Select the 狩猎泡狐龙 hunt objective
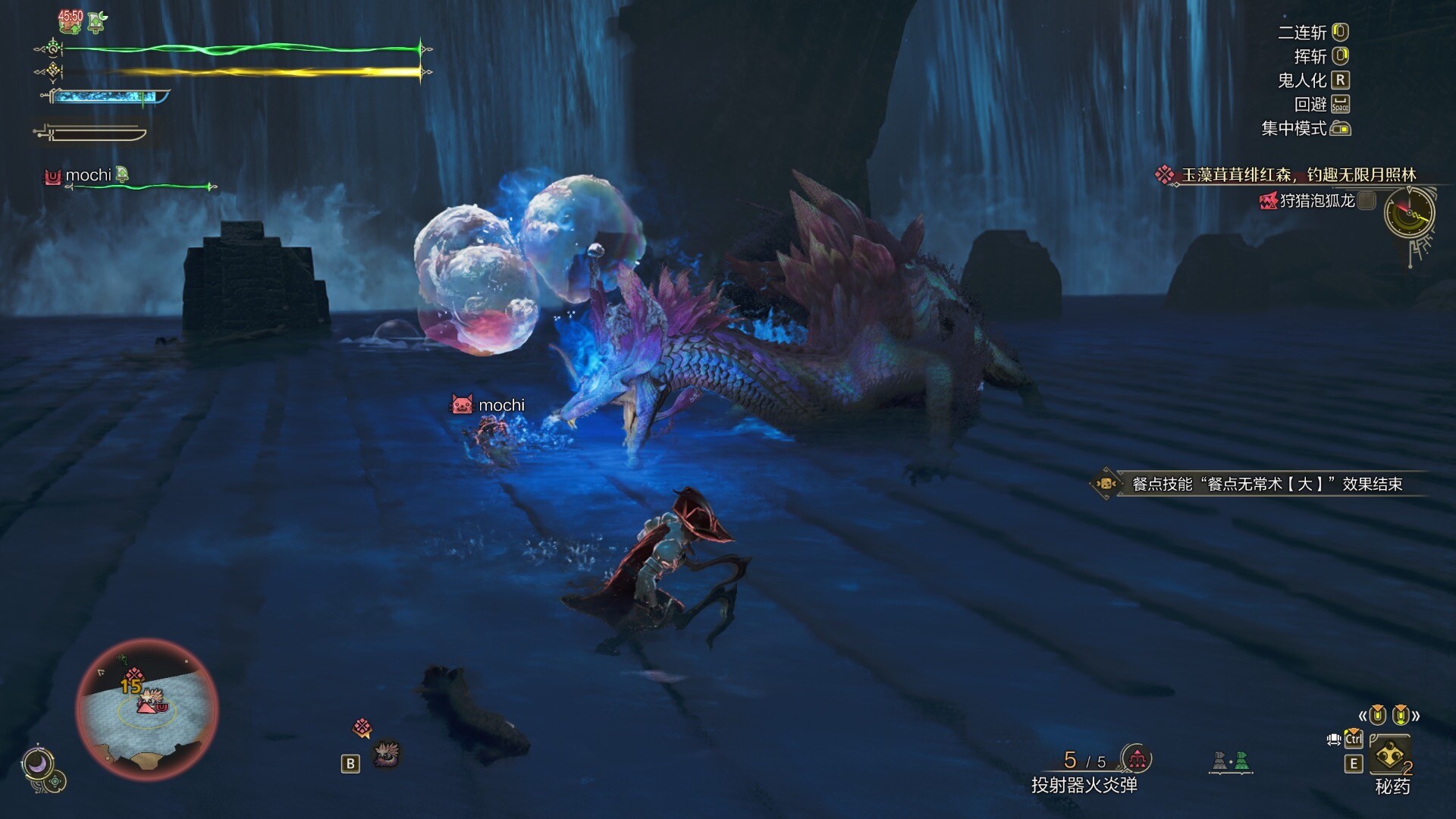Image resolution: width=1456 pixels, height=819 pixels. pos(1316,201)
